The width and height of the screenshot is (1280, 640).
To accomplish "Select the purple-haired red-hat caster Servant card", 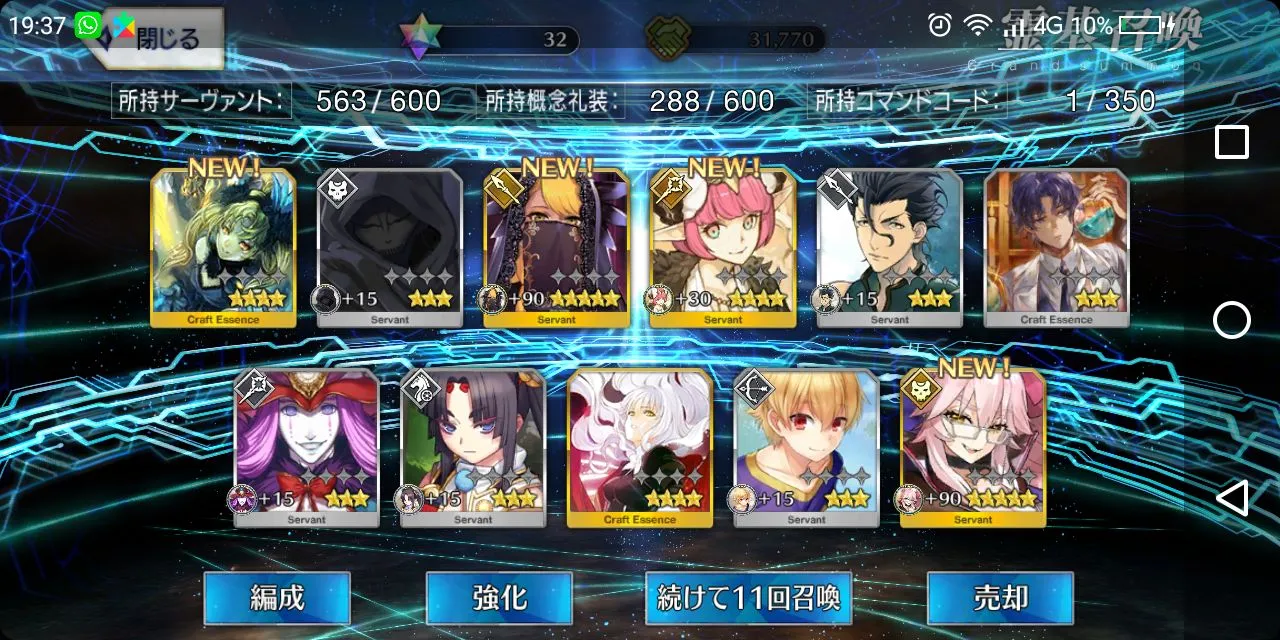I will (307, 447).
